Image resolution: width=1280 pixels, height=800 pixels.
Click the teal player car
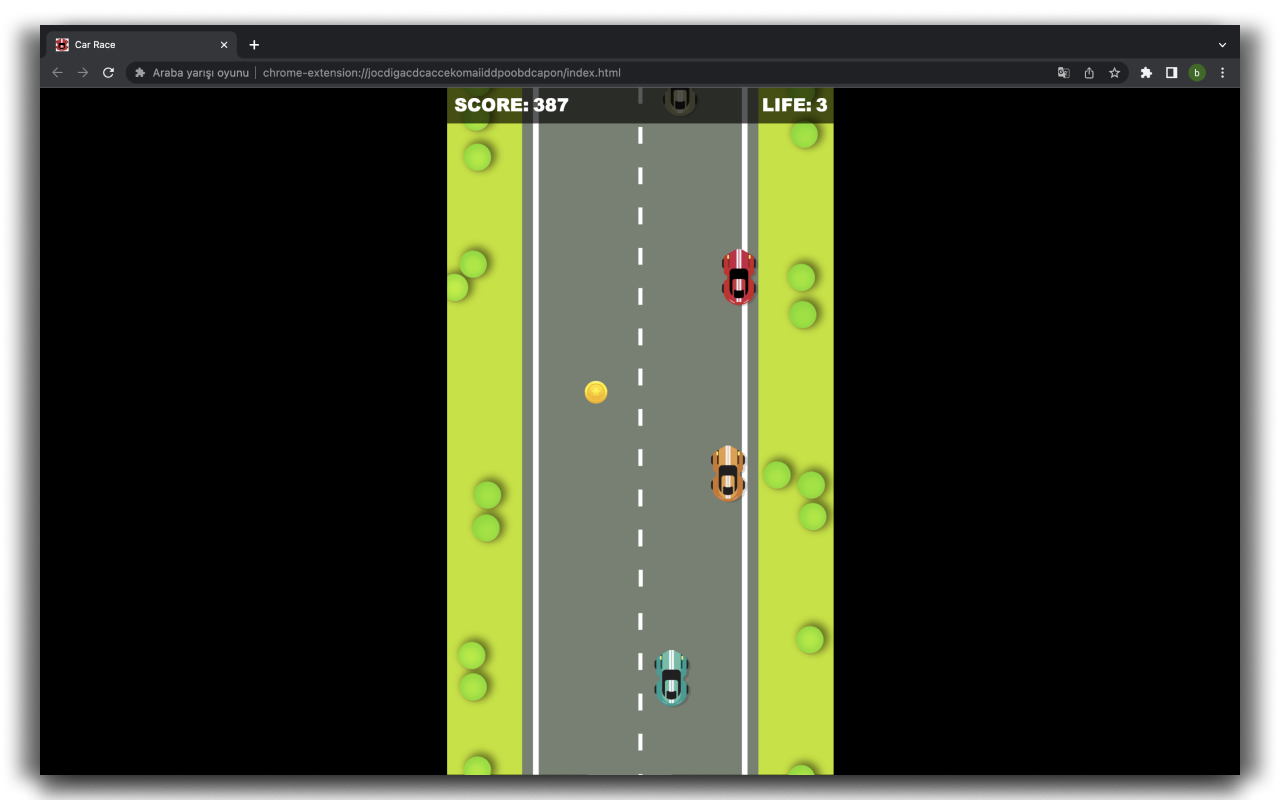click(x=671, y=679)
